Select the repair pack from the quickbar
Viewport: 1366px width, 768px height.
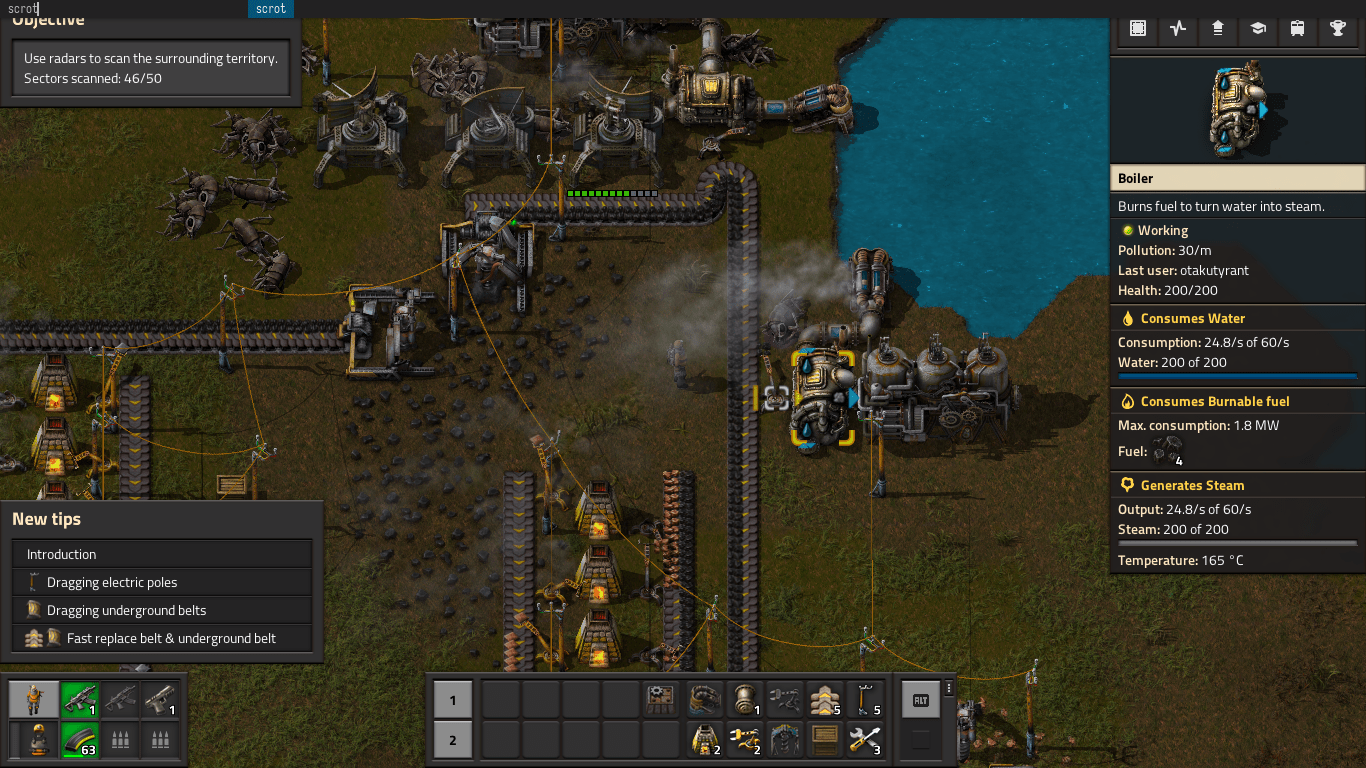(x=865, y=740)
